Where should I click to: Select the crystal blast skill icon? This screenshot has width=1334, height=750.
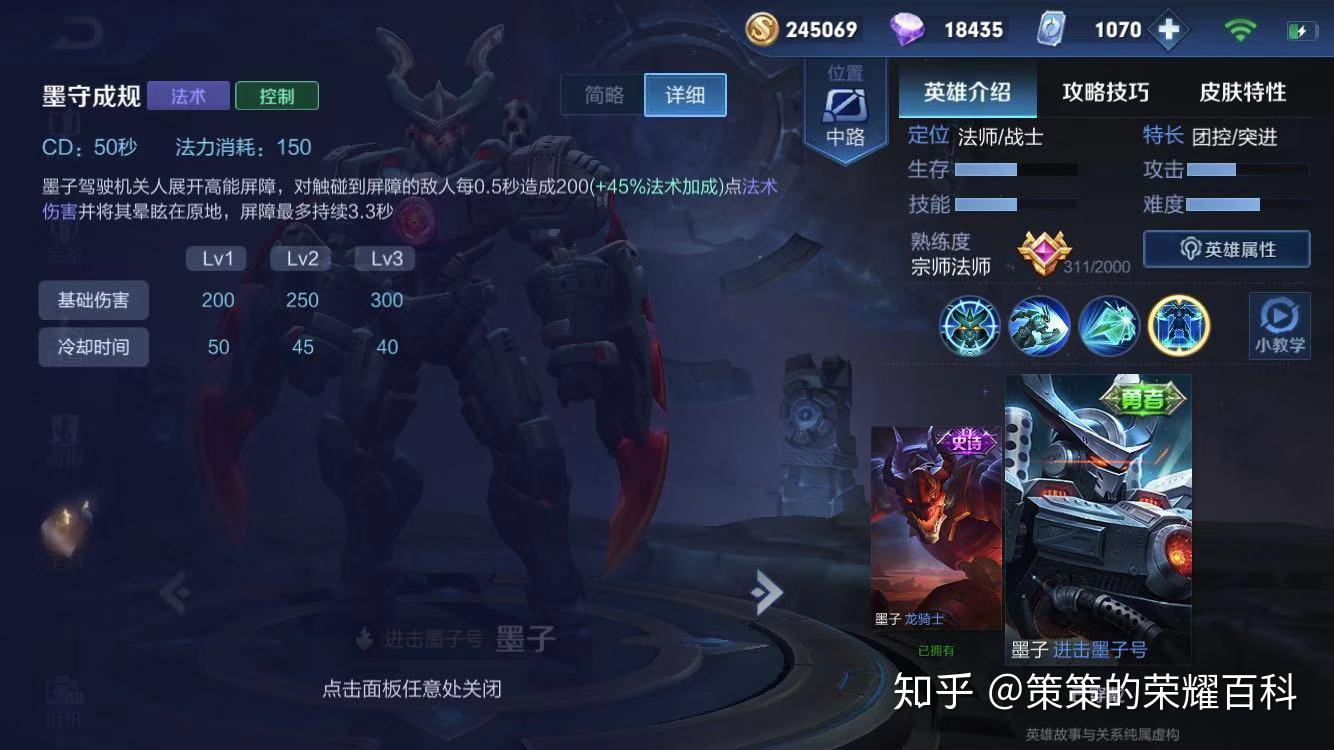(1108, 326)
